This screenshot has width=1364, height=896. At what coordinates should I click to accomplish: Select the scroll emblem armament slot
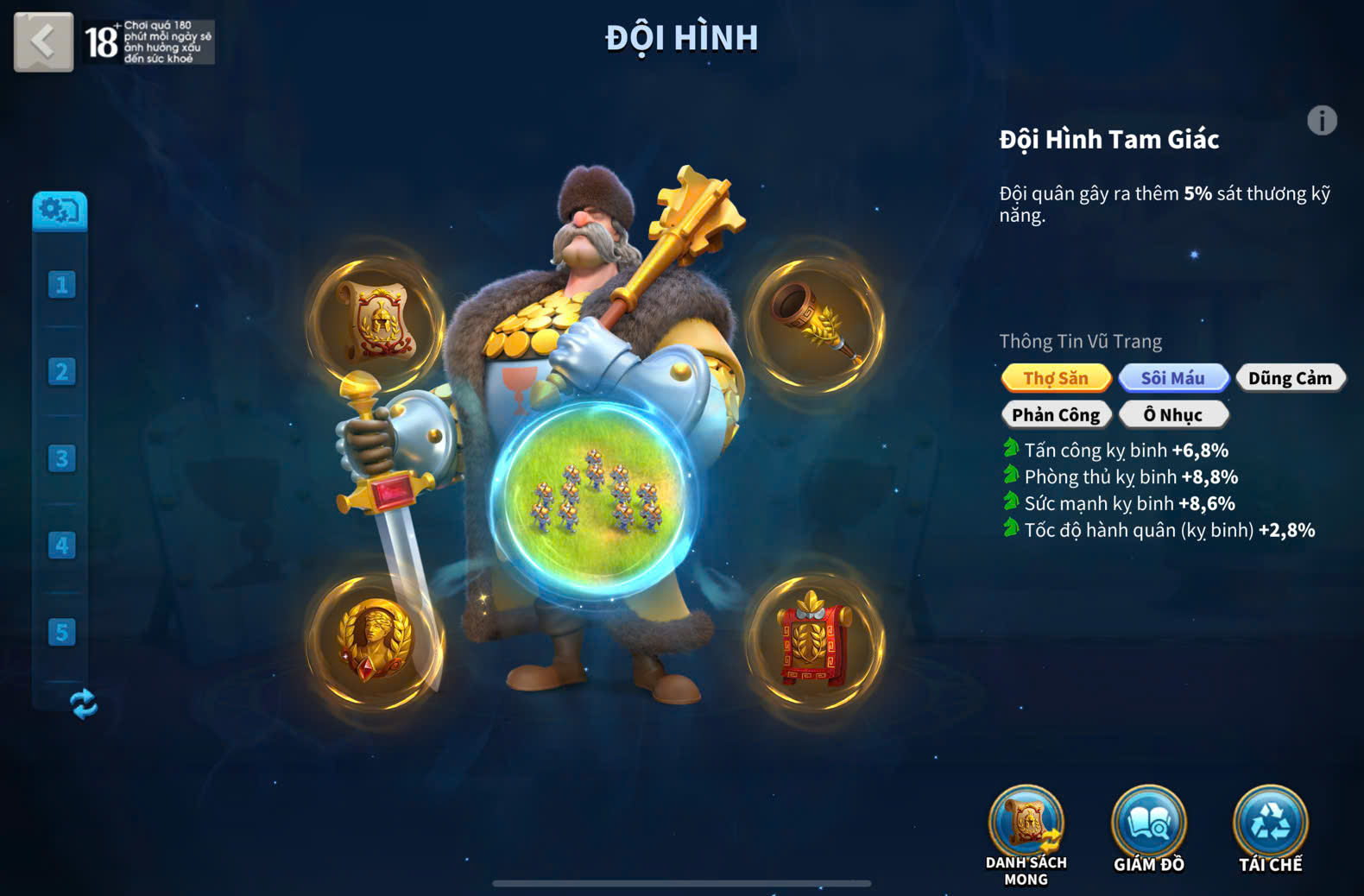(x=376, y=322)
